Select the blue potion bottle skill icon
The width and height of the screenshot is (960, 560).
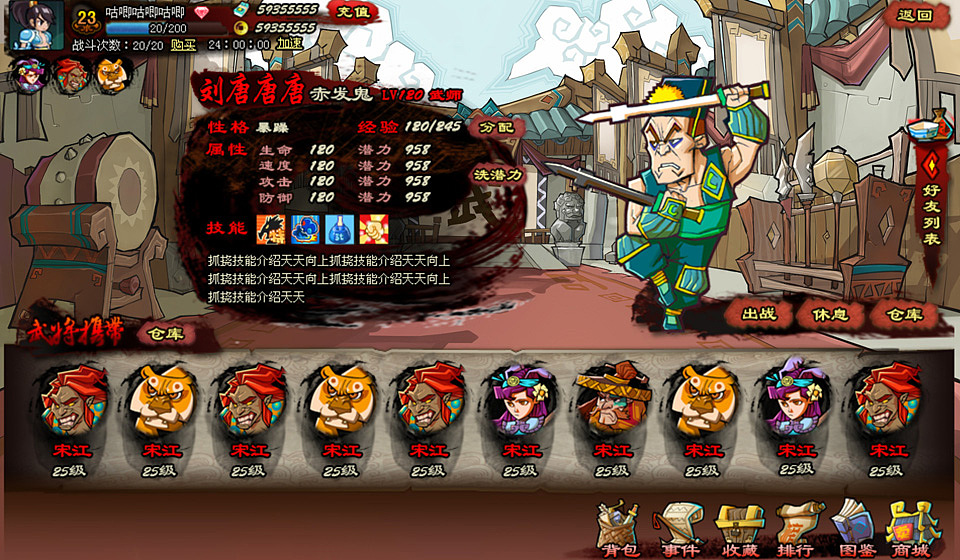(x=339, y=229)
